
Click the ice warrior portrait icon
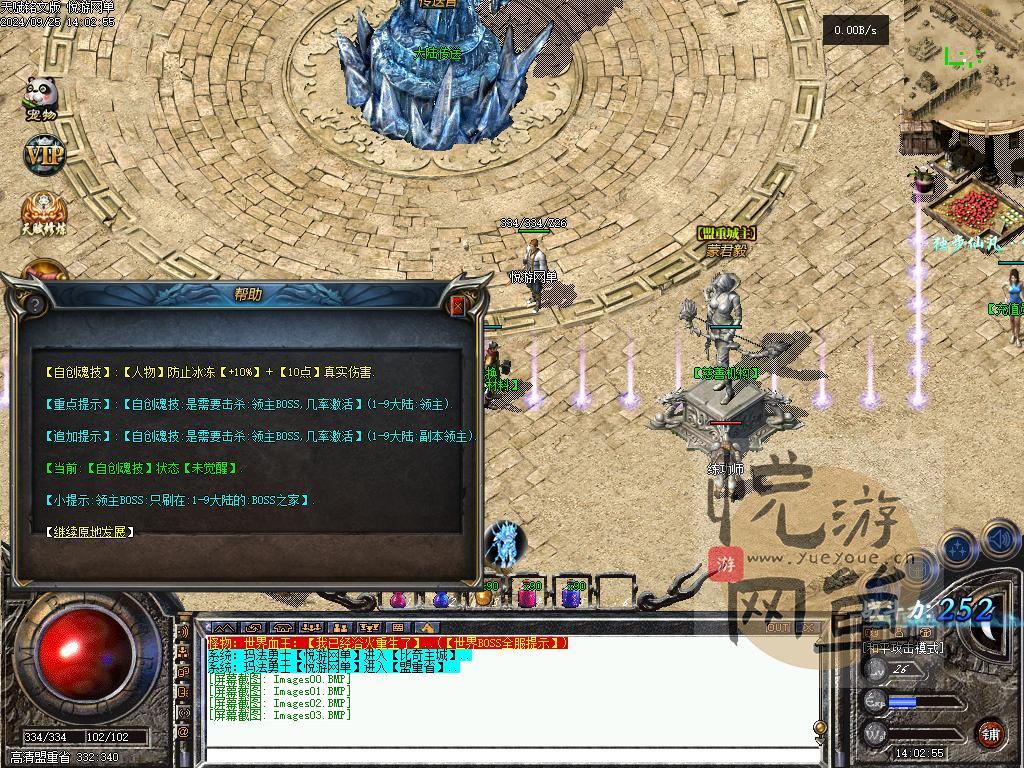pos(506,544)
